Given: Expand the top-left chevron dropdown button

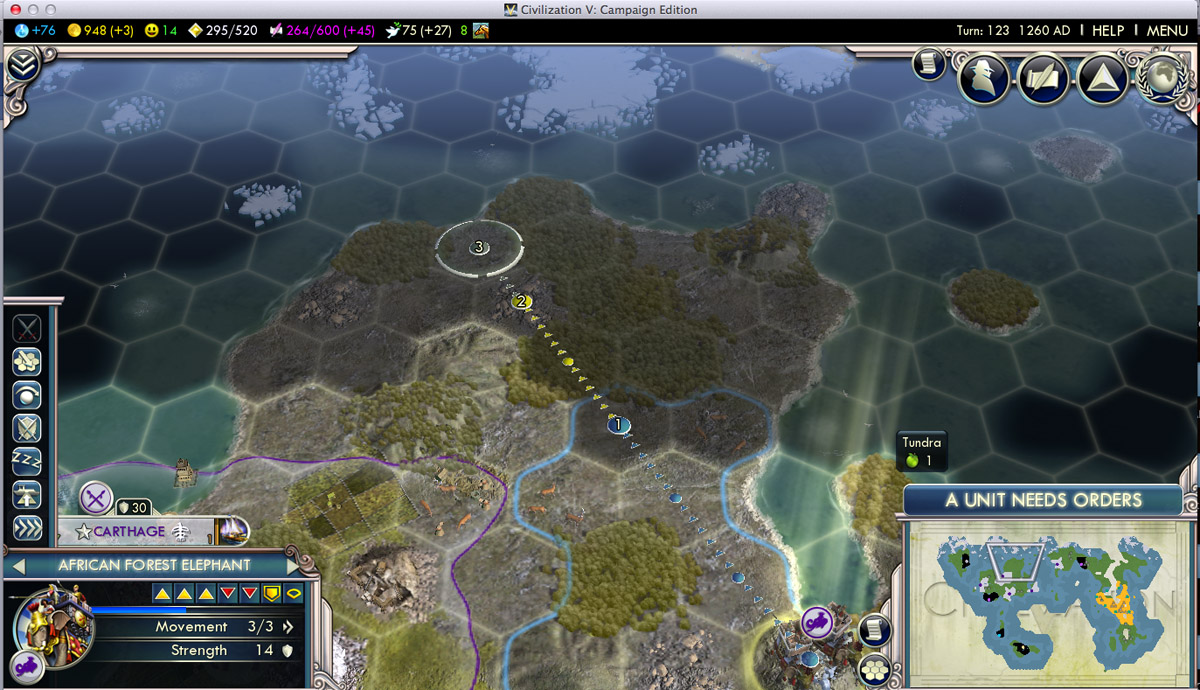Looking at the screenshot, I should click(x=22, y=67).
